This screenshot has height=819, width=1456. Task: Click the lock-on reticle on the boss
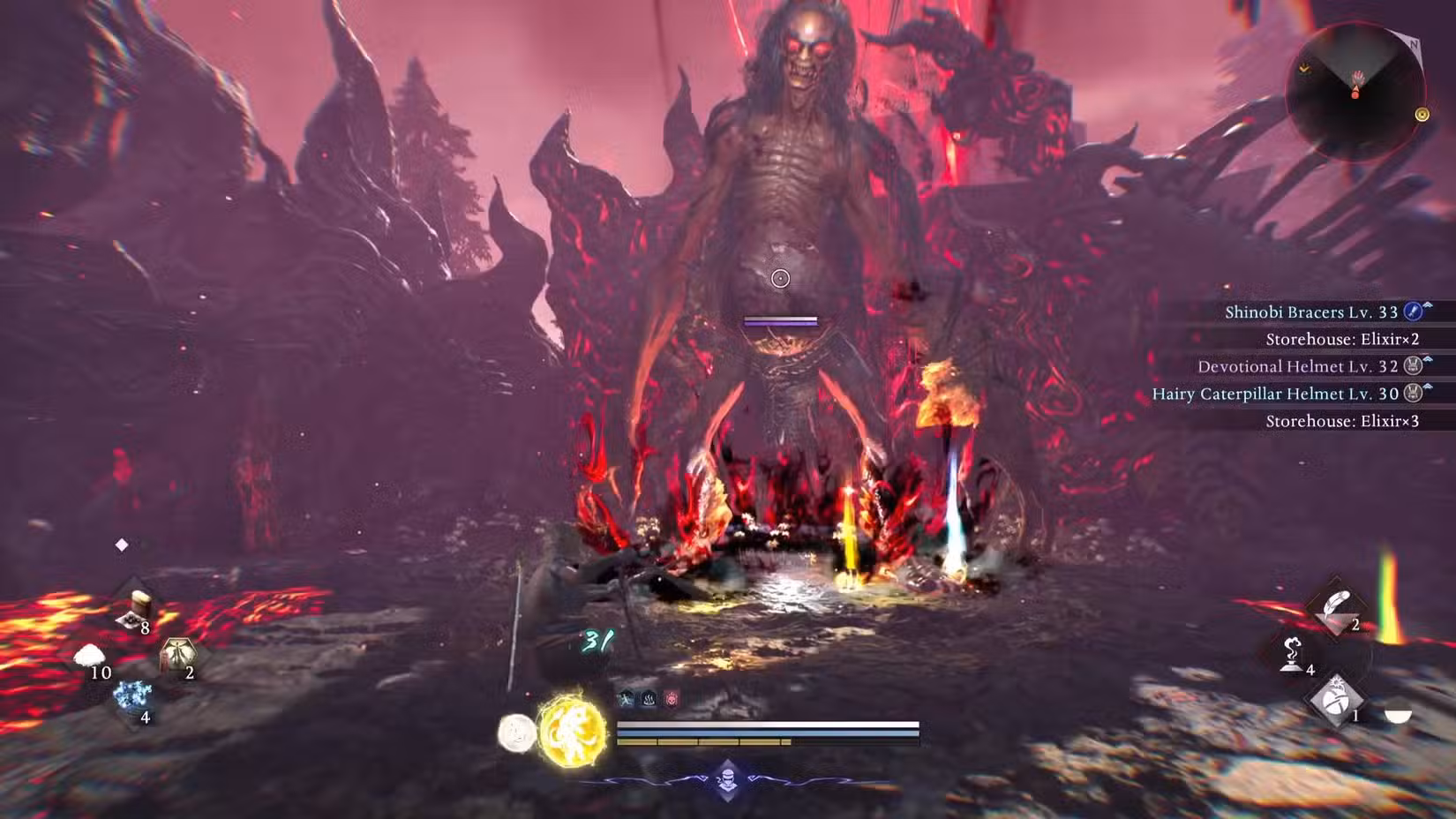click(780, 278)
